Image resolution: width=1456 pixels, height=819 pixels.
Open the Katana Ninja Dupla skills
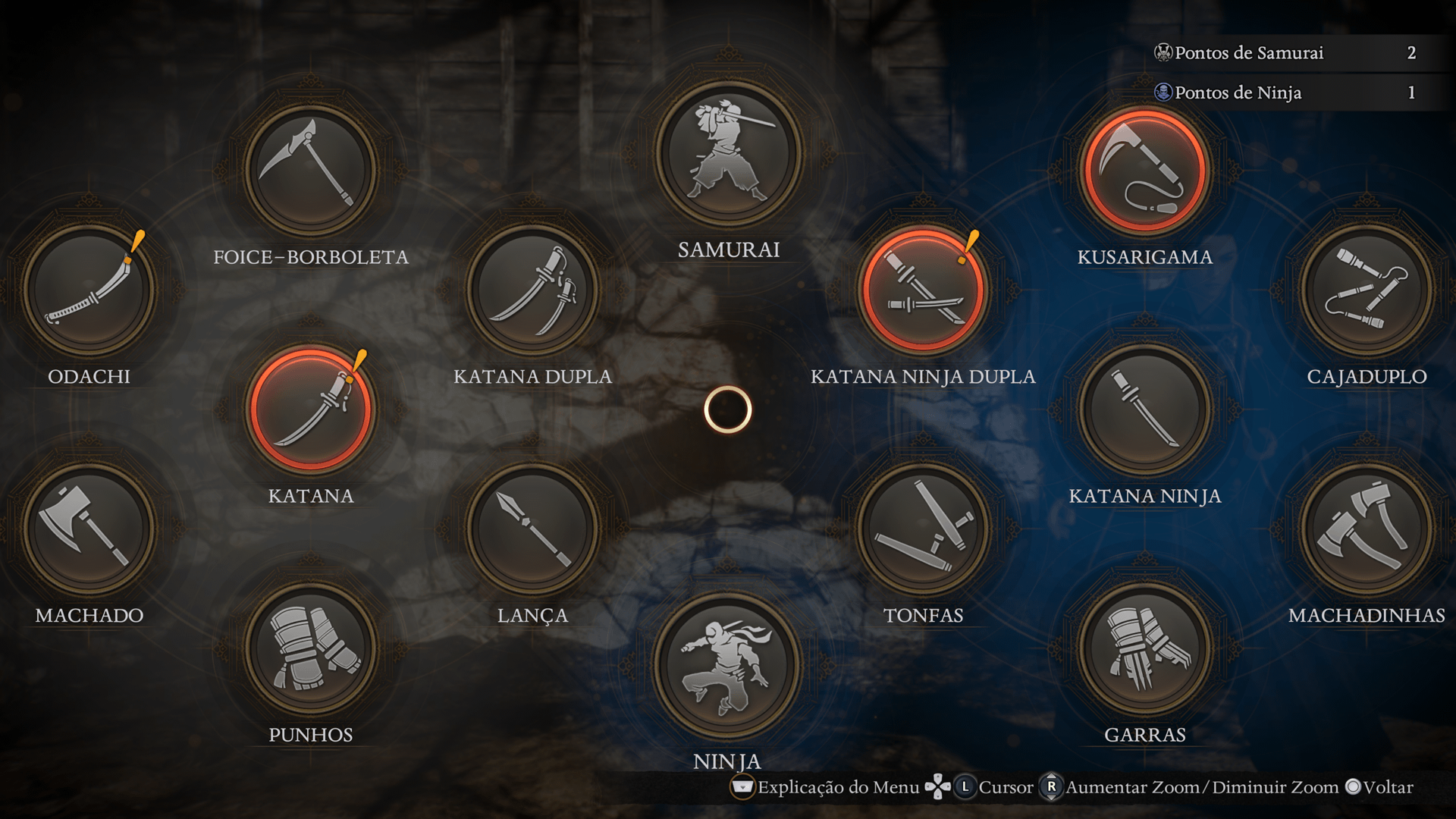[x=923, y=290]
